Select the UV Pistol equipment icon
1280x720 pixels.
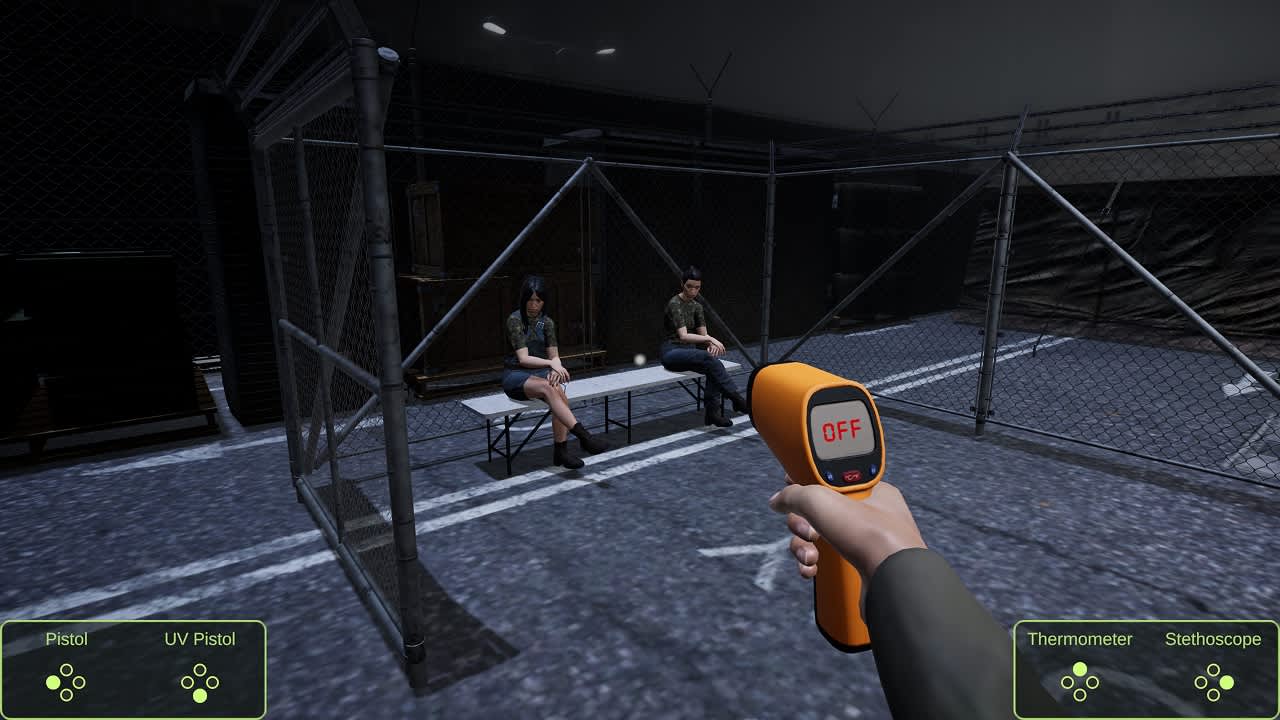(x=199, y=639)
